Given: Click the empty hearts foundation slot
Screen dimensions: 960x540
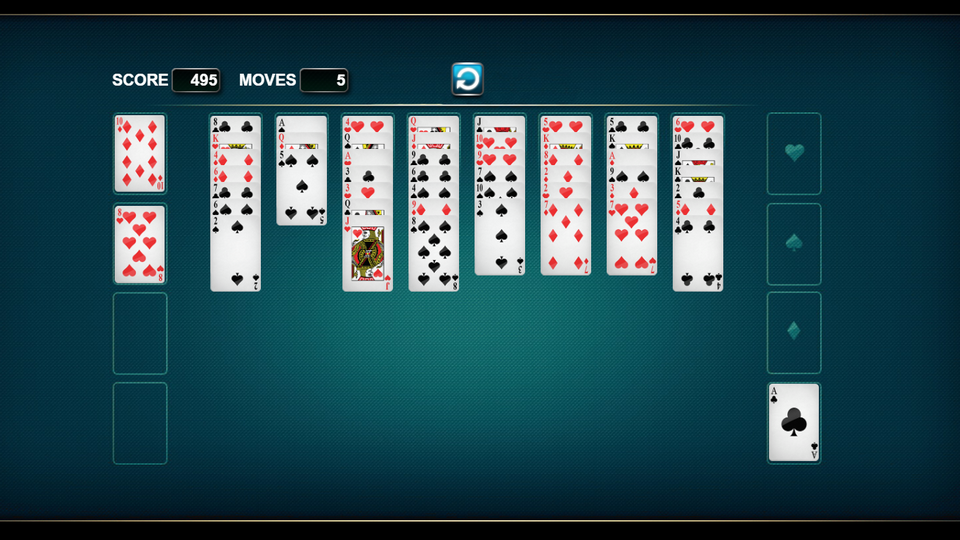Looking at the screenshot, I should [x=794, y=153].
